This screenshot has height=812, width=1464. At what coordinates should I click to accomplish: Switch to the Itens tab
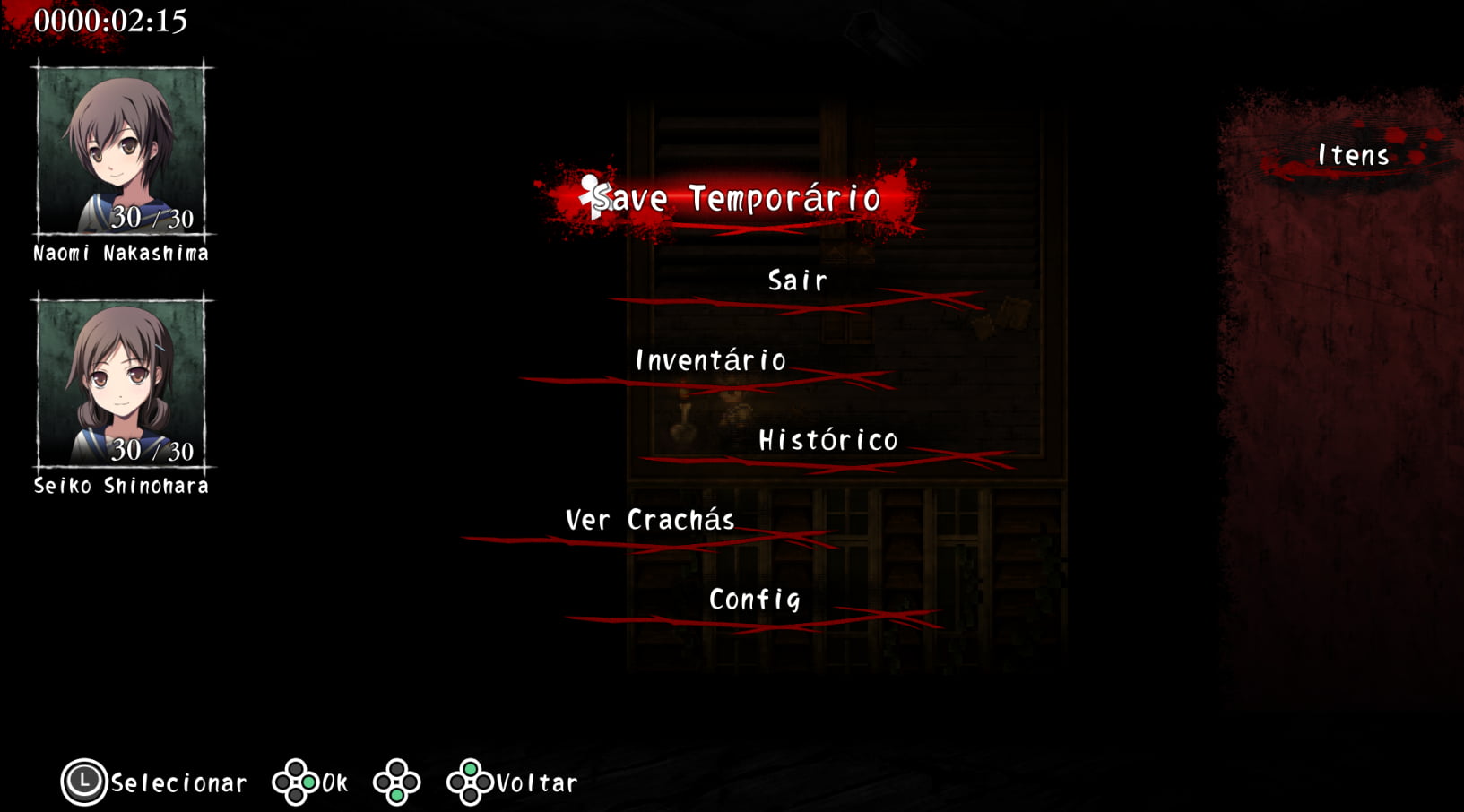click(1353, 154)
